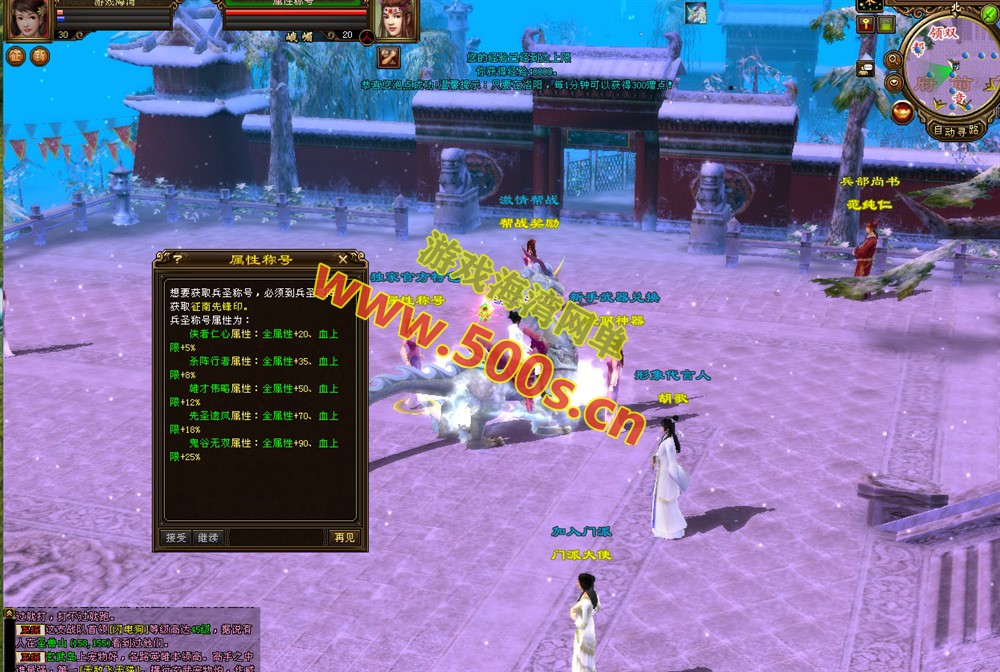Open help for the 属性称号 dialog
This screenshot has width=1000, height=672.
pyautogui.click(x=178, y=259)
